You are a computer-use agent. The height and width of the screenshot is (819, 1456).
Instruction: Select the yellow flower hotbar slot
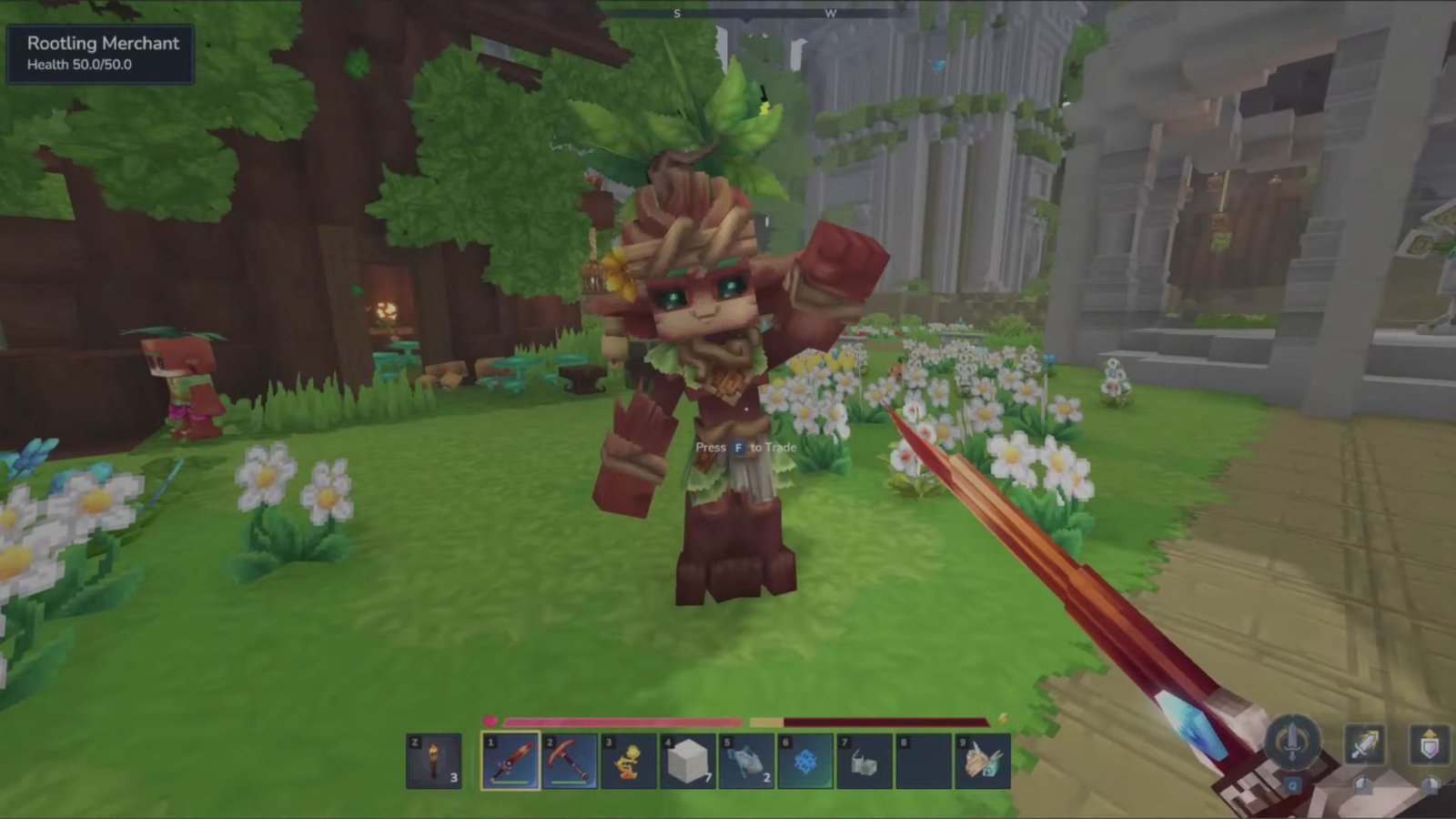pos(628,761)
